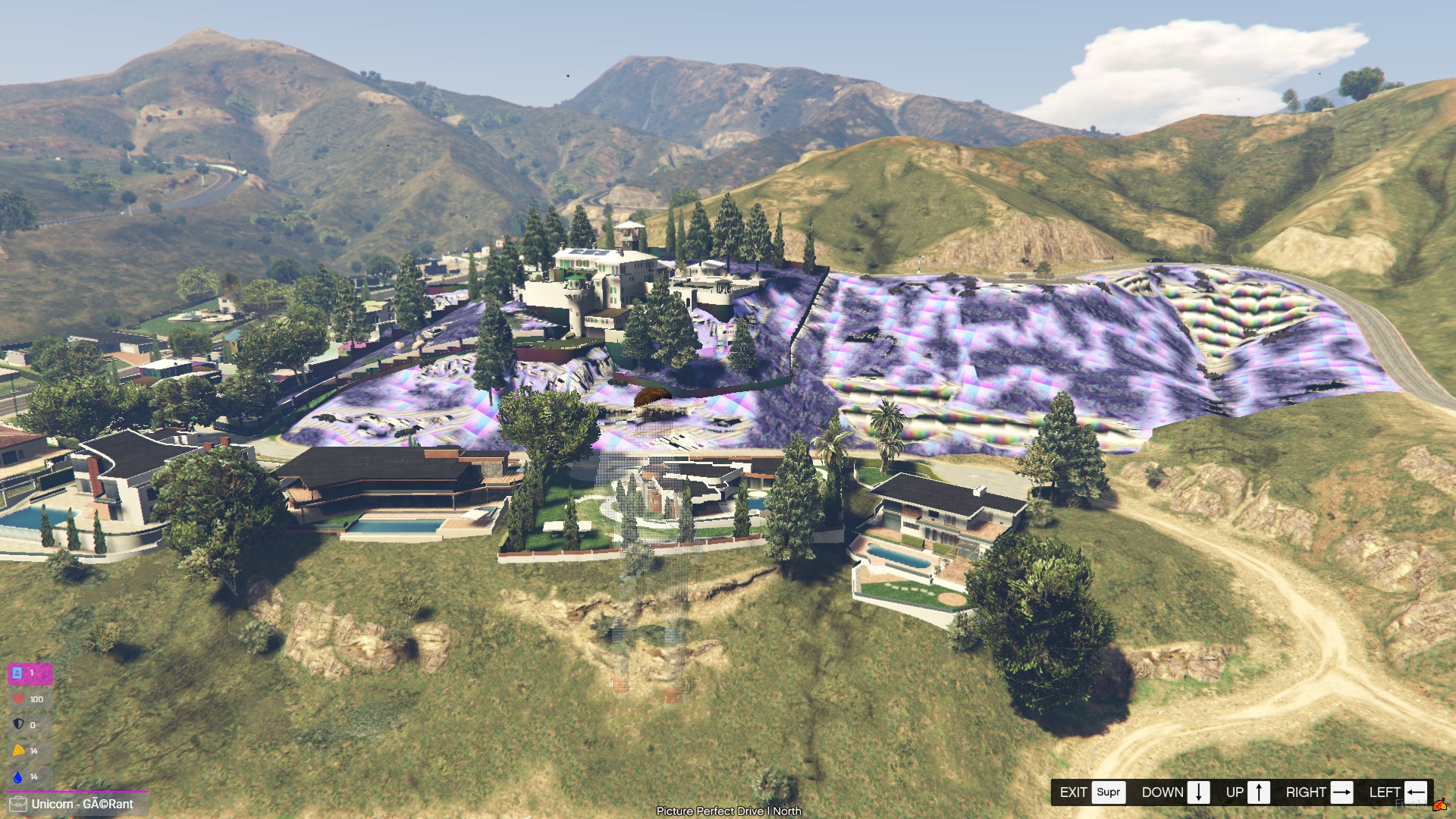Click the health value 100 in the HUD
The image size is (1456, 819).
[36, 698]
